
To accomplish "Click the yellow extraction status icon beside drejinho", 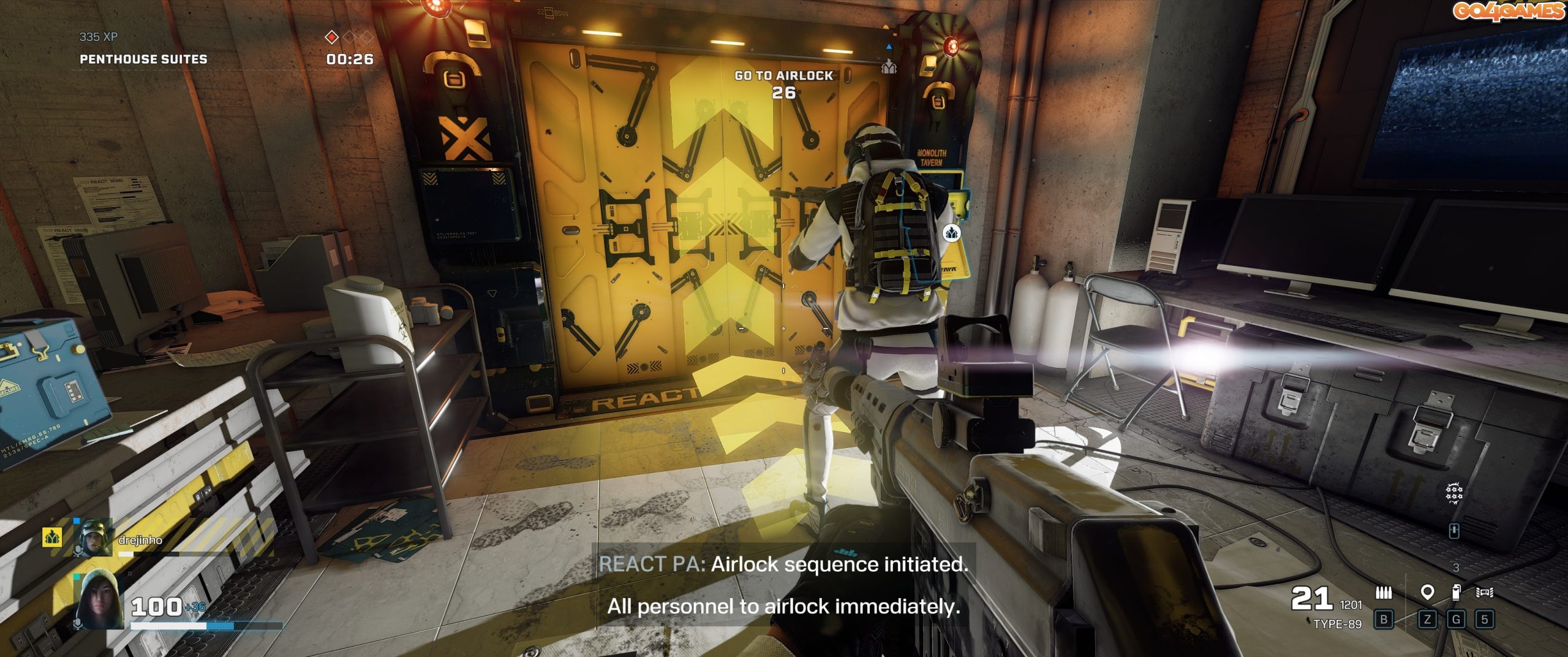I will pos(52,537).
